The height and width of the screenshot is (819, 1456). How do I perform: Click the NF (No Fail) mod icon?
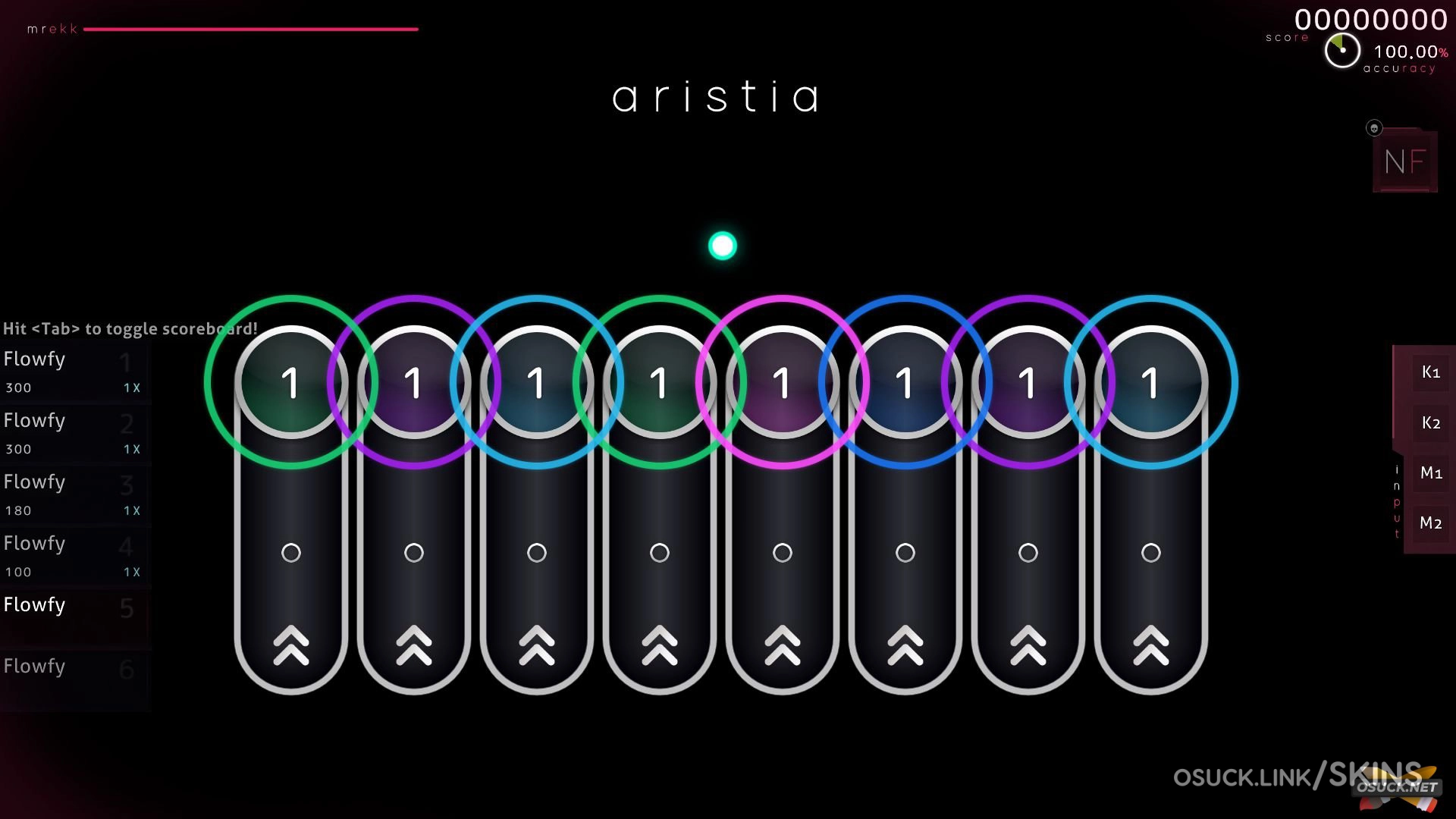[1404, 161]
